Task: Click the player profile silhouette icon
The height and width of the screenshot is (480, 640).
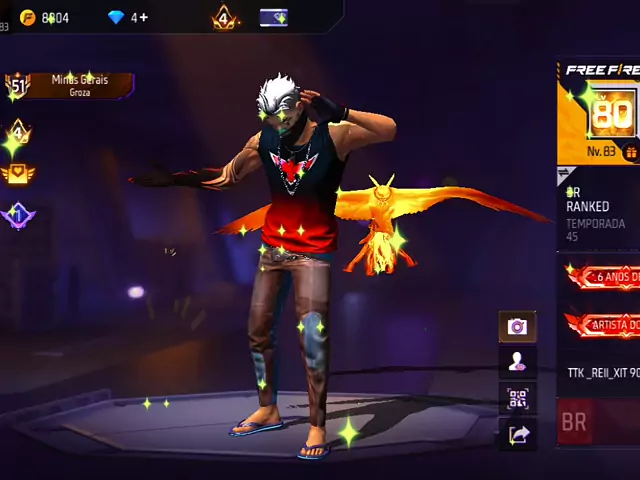Action: (x=517, y=363)
